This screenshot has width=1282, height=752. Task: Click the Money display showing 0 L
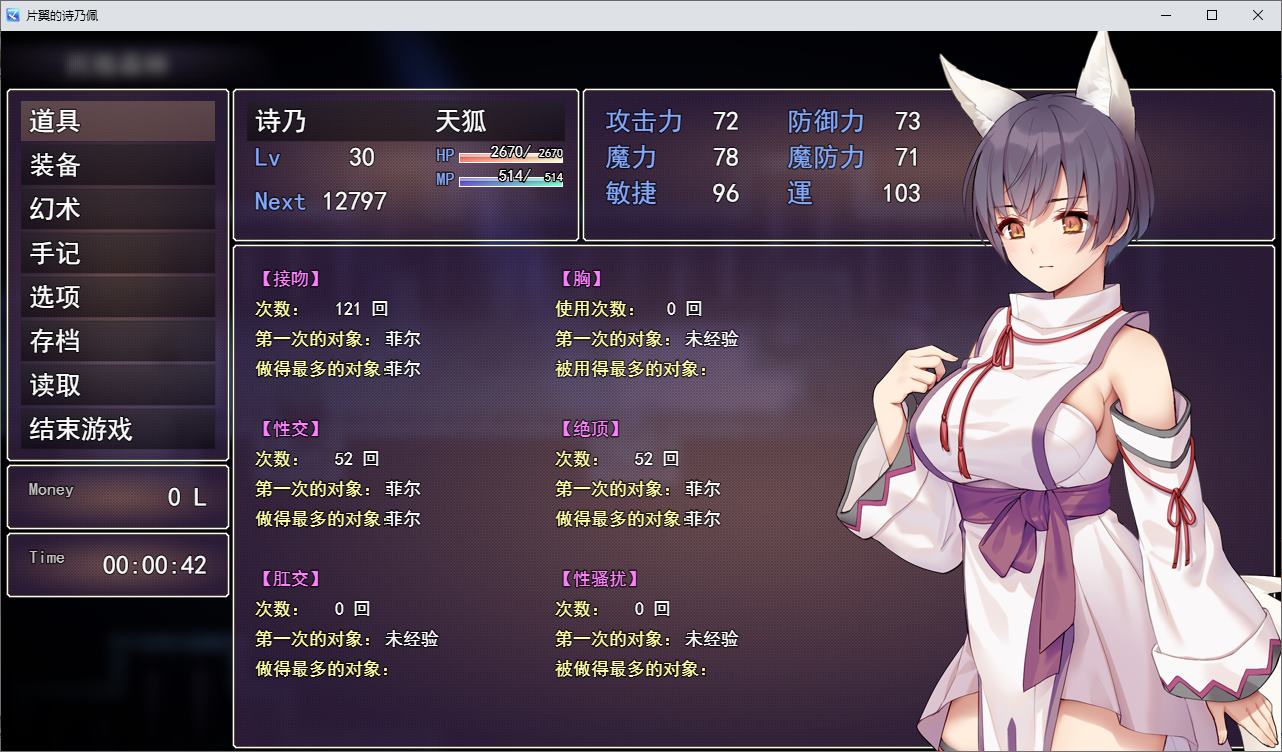pyautogui.click(x=117, y=497)
